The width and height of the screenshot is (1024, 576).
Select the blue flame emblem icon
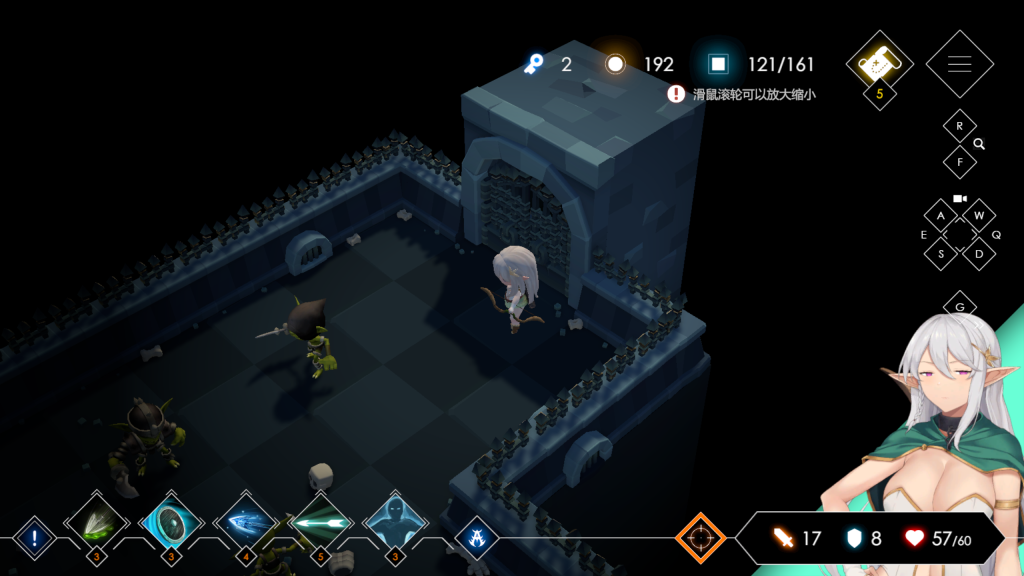coord(477,539)
